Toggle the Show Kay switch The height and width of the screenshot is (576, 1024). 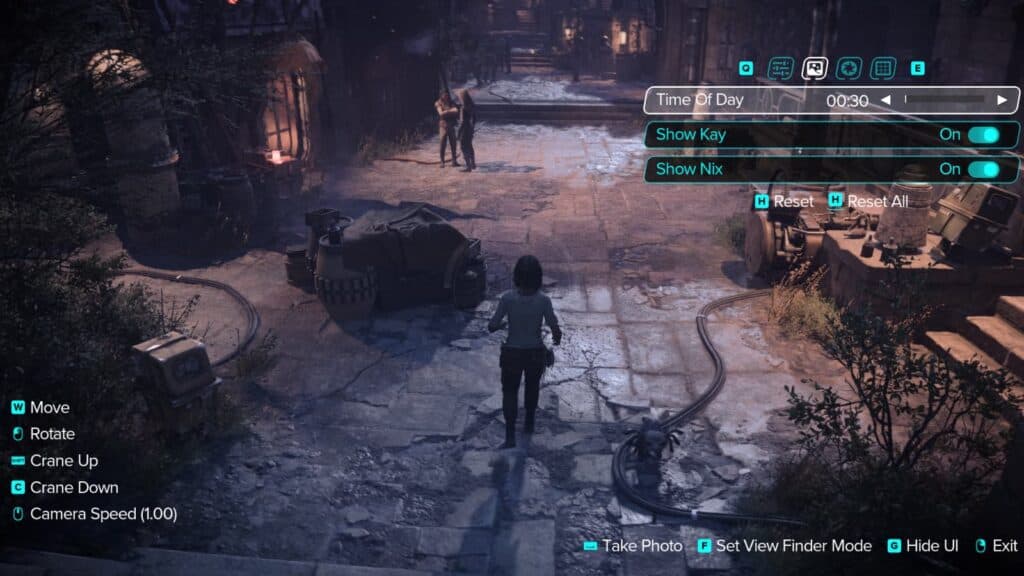[x=983, y=134]
